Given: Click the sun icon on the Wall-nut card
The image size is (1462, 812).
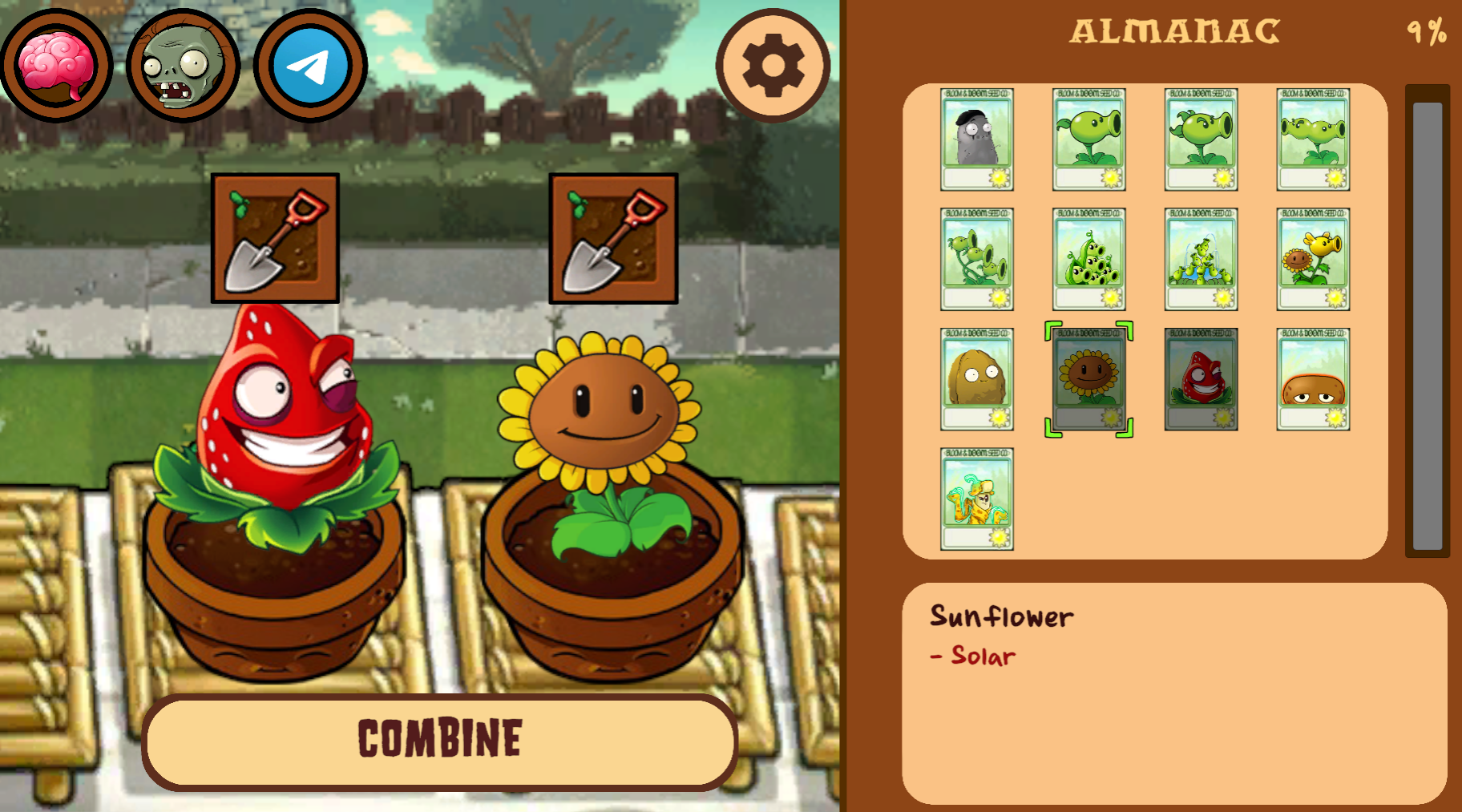Looking at the screenshot, I should click(x=999, y=418).
